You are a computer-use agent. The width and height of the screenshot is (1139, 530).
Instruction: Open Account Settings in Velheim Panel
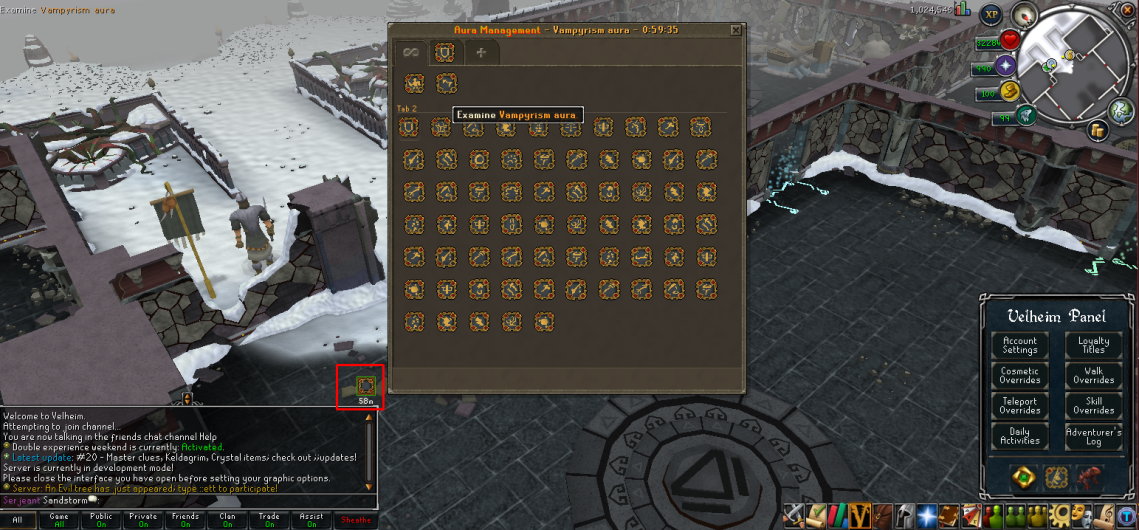pos(1020,346)
